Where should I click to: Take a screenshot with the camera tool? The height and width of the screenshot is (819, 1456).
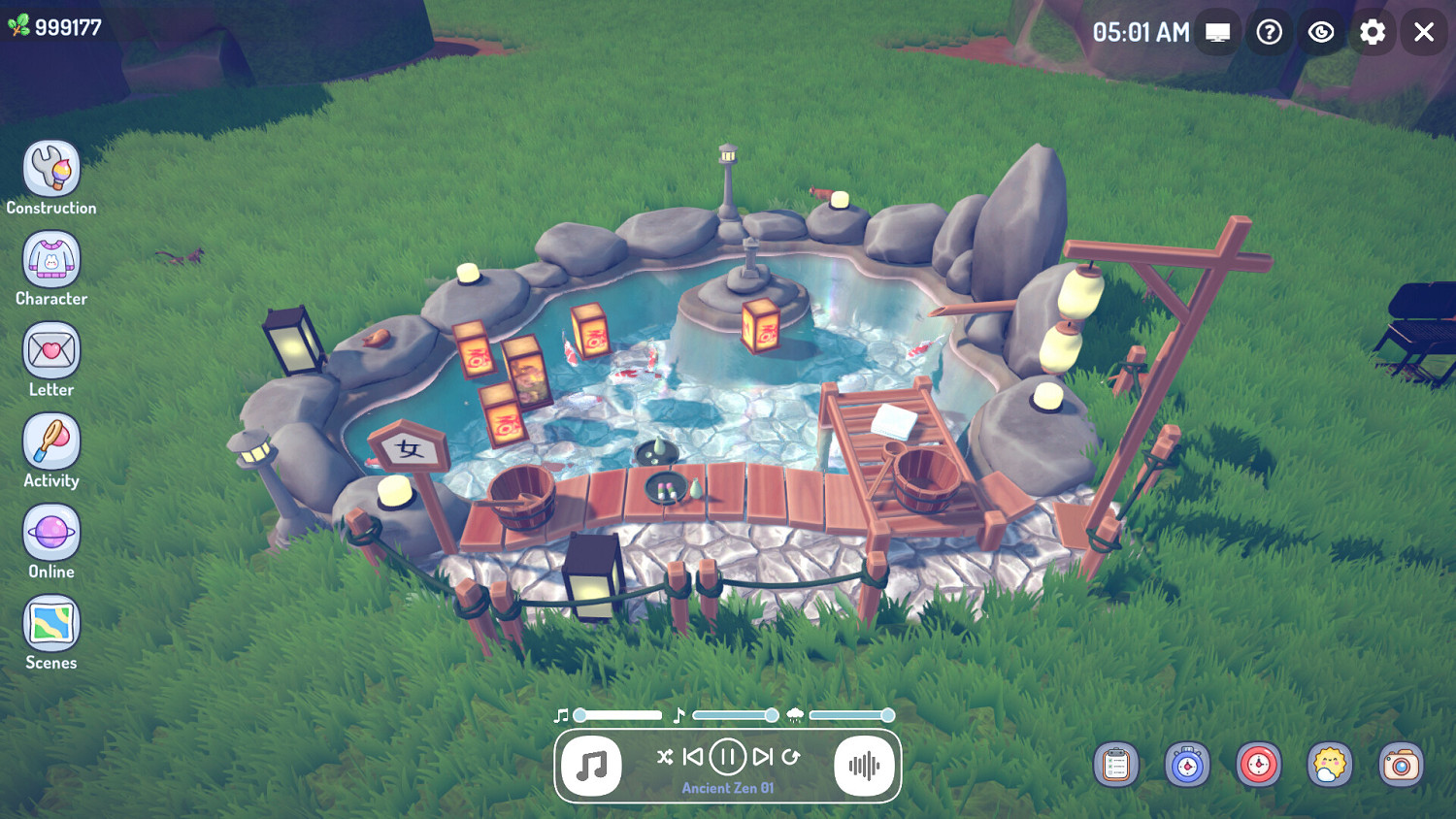1400,765
